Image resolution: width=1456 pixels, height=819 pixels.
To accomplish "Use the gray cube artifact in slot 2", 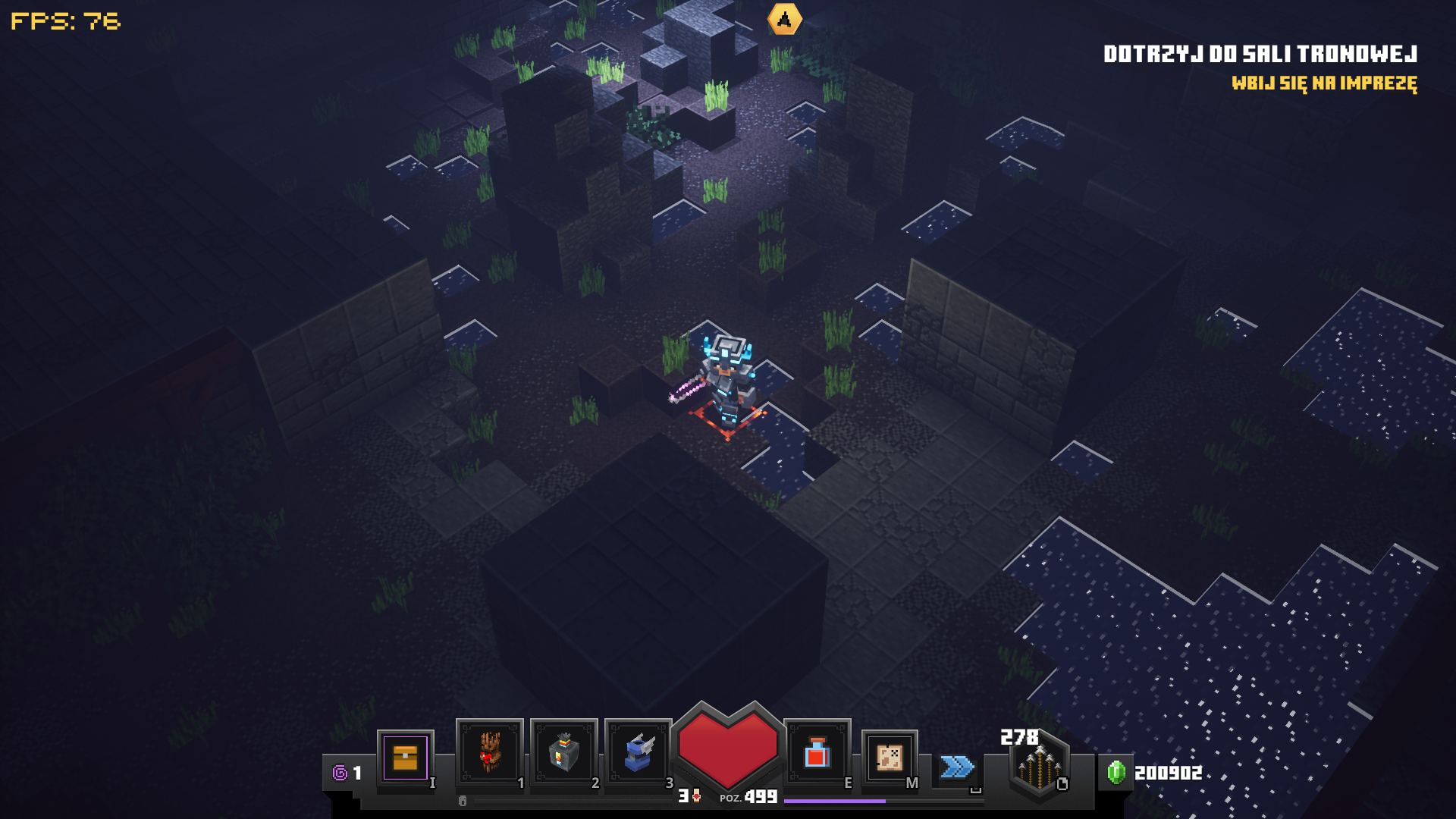I will 563,752.
